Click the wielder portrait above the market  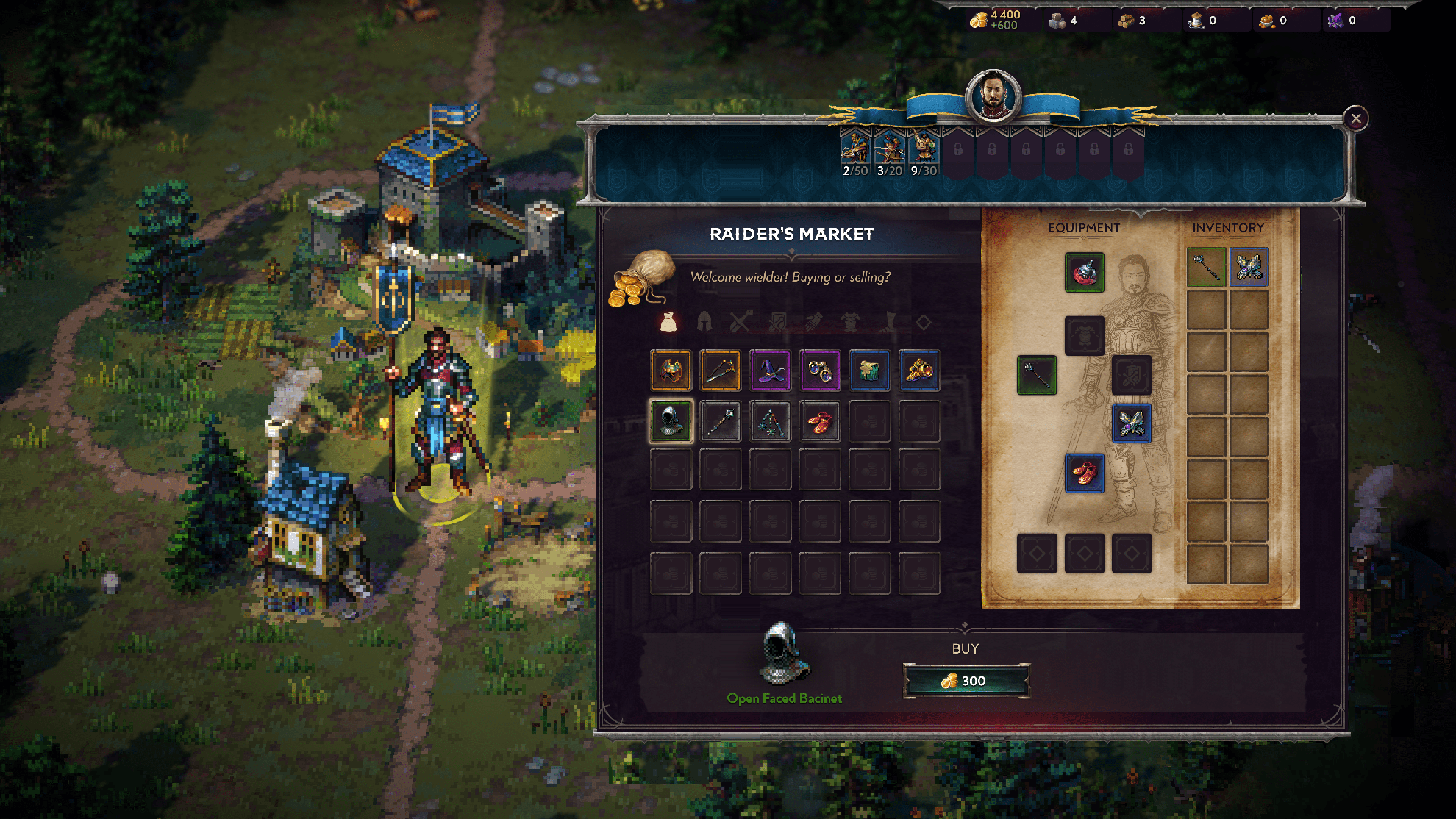click(x=993, y=96)
